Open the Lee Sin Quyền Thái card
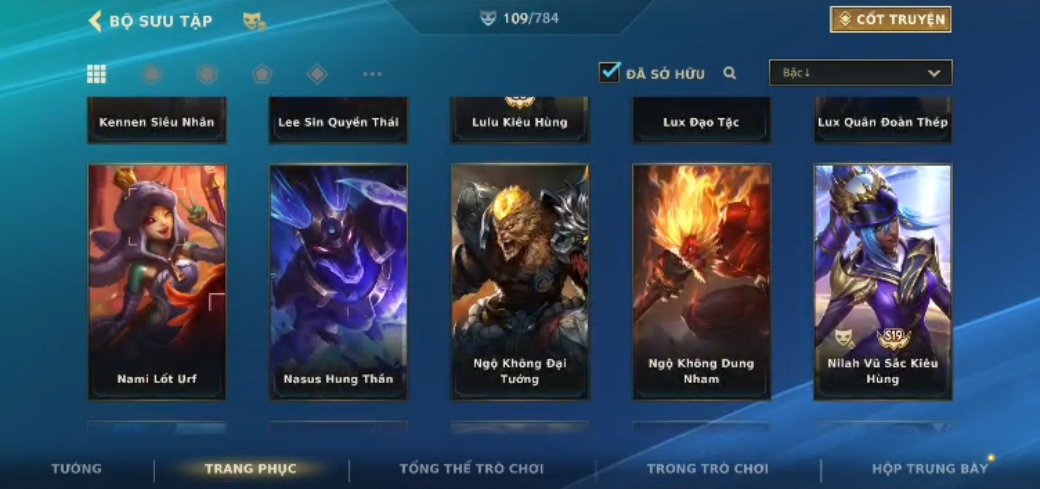 [338, 121]
